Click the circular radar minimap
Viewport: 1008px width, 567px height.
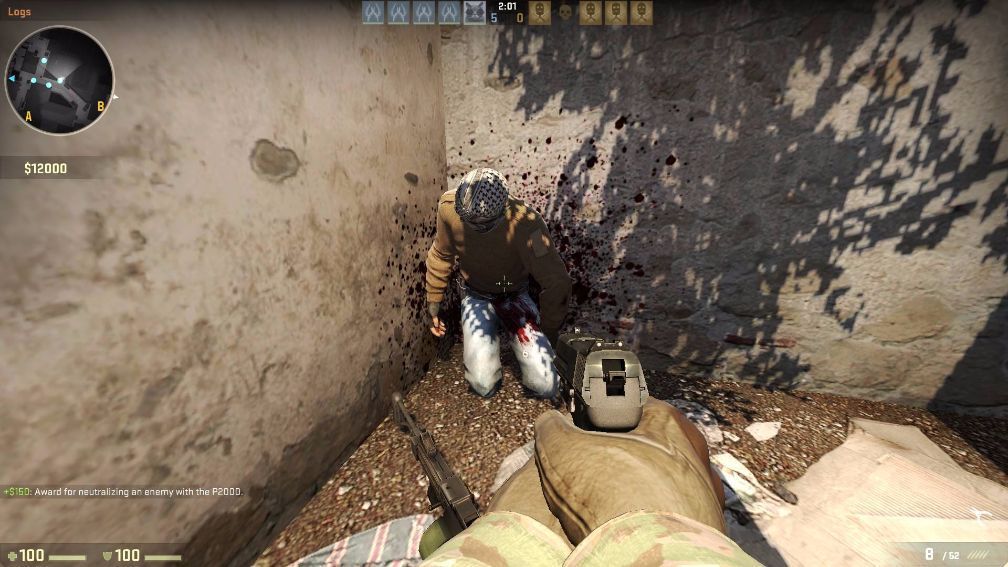pos(58,80)
